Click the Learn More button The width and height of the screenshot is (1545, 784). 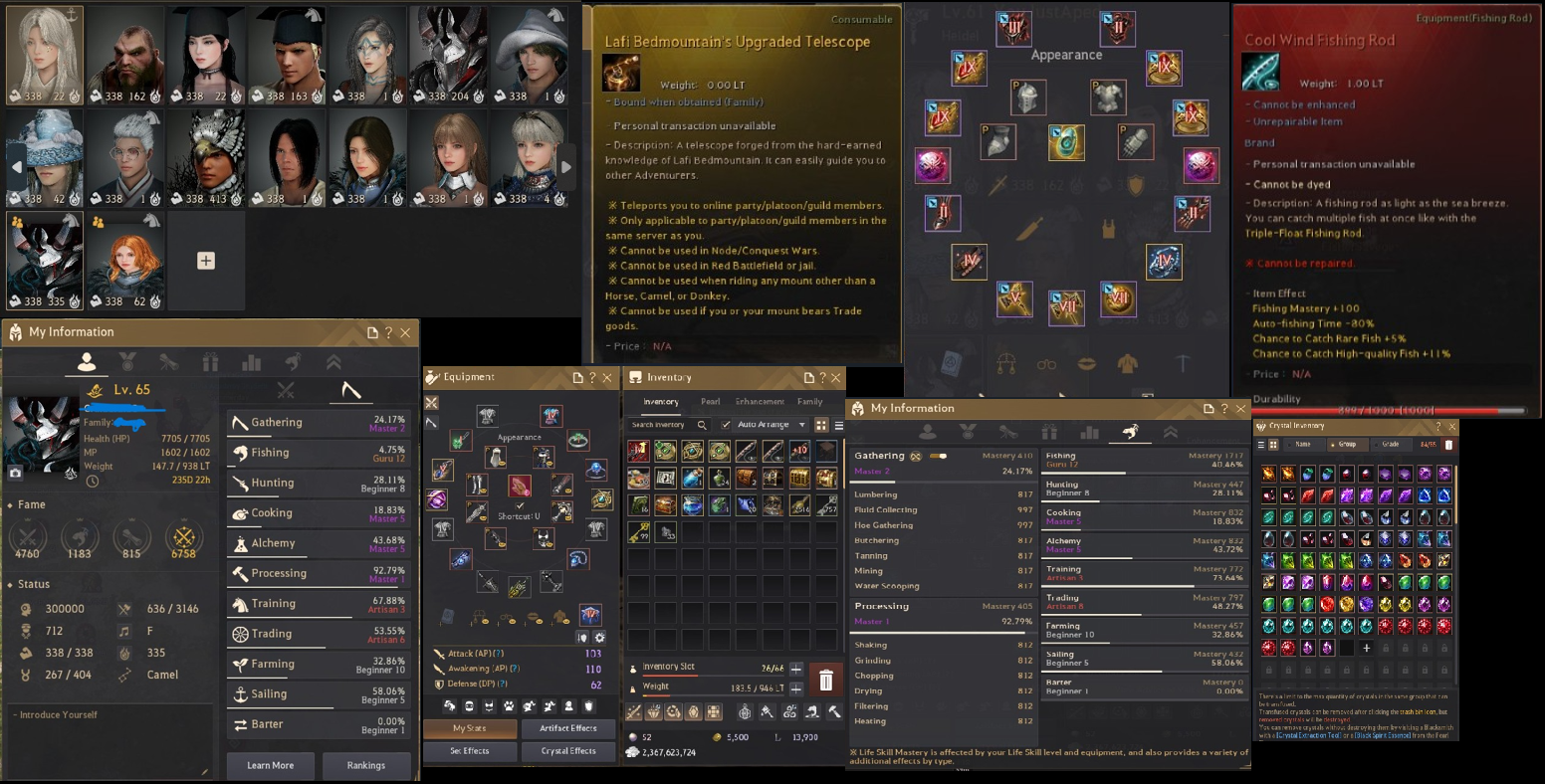[x=270, y=765]
